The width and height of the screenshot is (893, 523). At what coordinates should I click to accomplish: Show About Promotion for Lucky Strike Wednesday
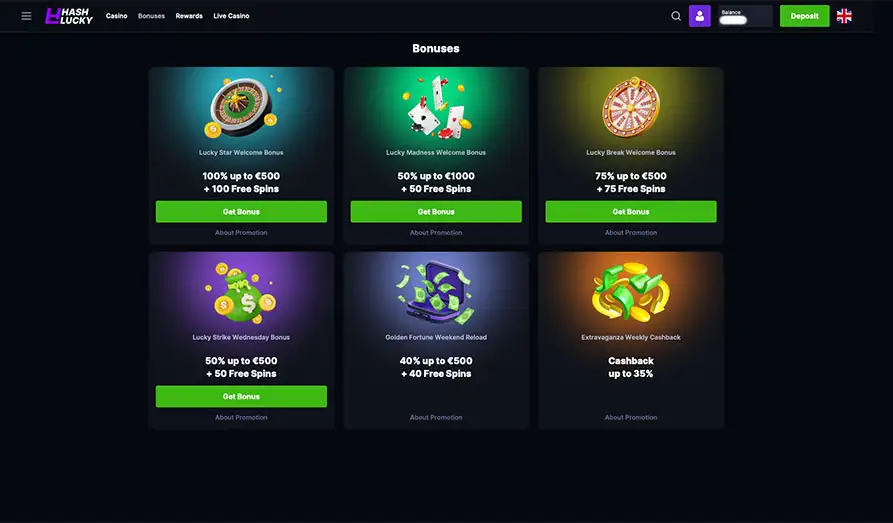[241, 418]
